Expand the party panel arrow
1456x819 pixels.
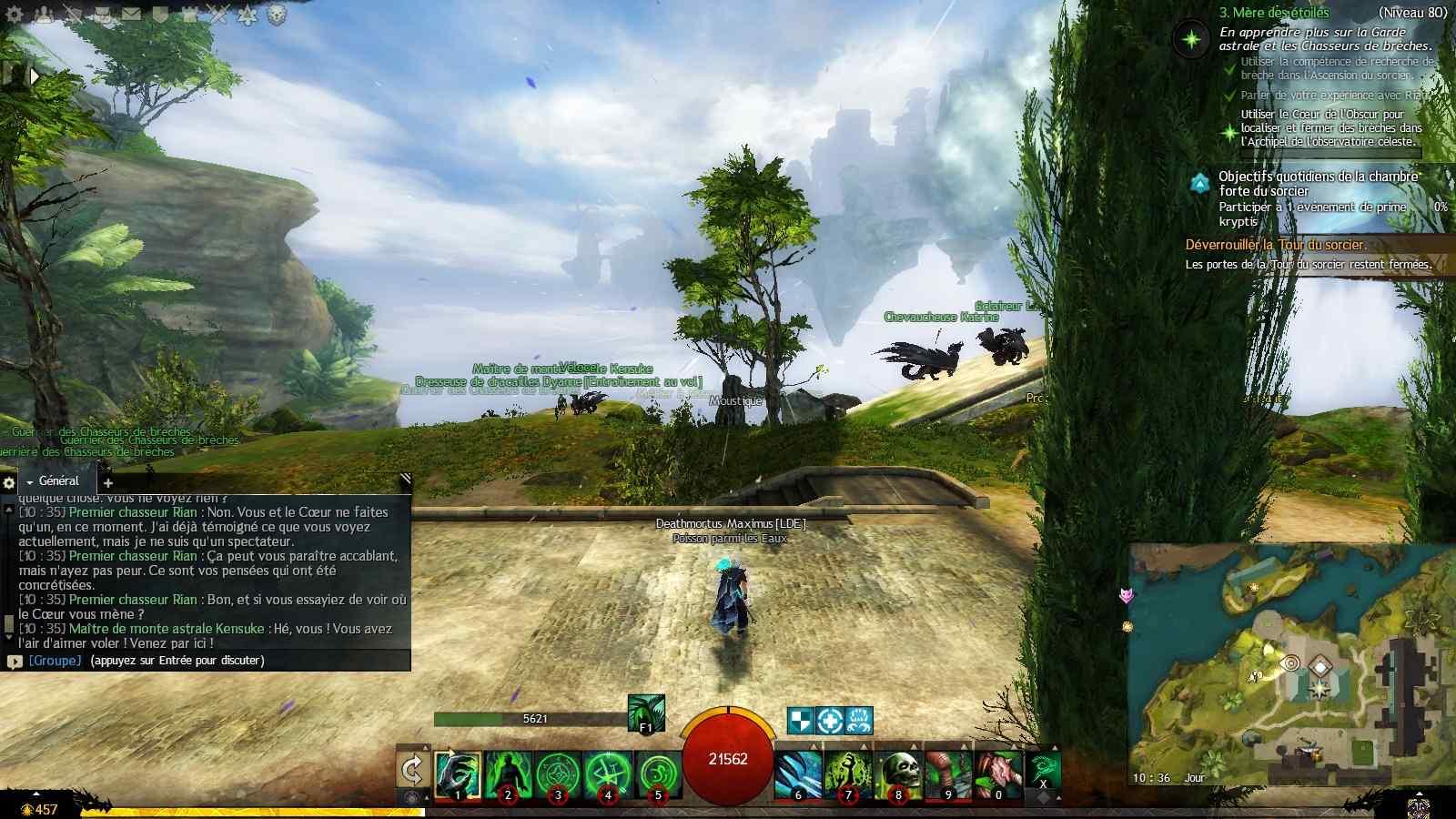pyautogui.click(x=35, y=76)
